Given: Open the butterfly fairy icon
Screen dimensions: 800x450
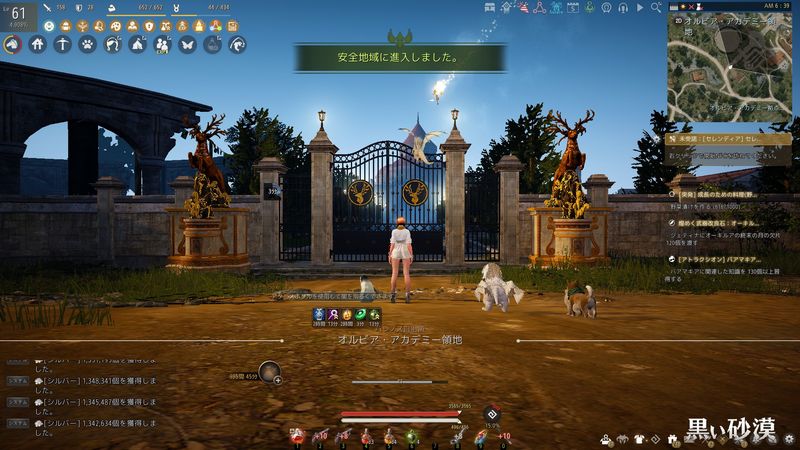Looking at the screenshot, I should [187, 44].
